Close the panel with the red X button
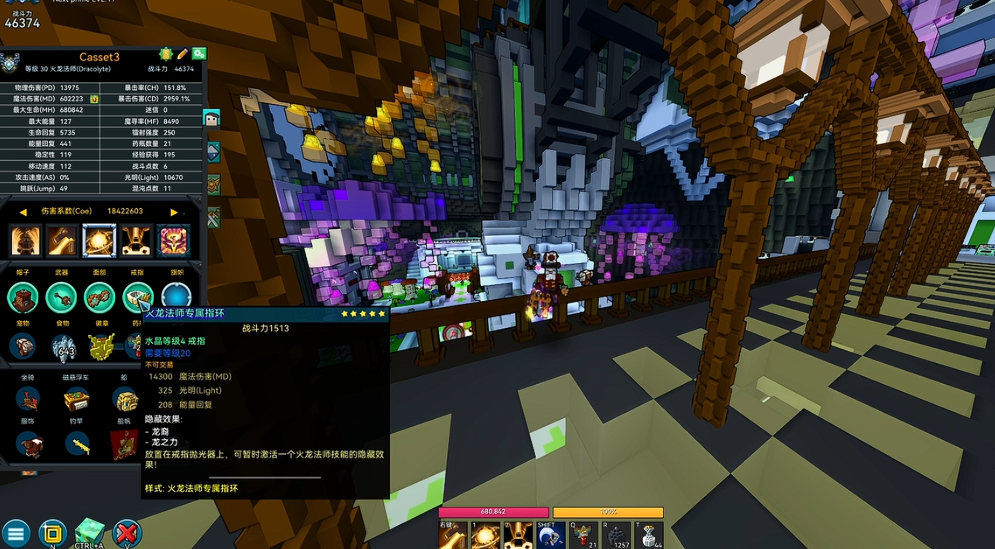 [127, 533]
